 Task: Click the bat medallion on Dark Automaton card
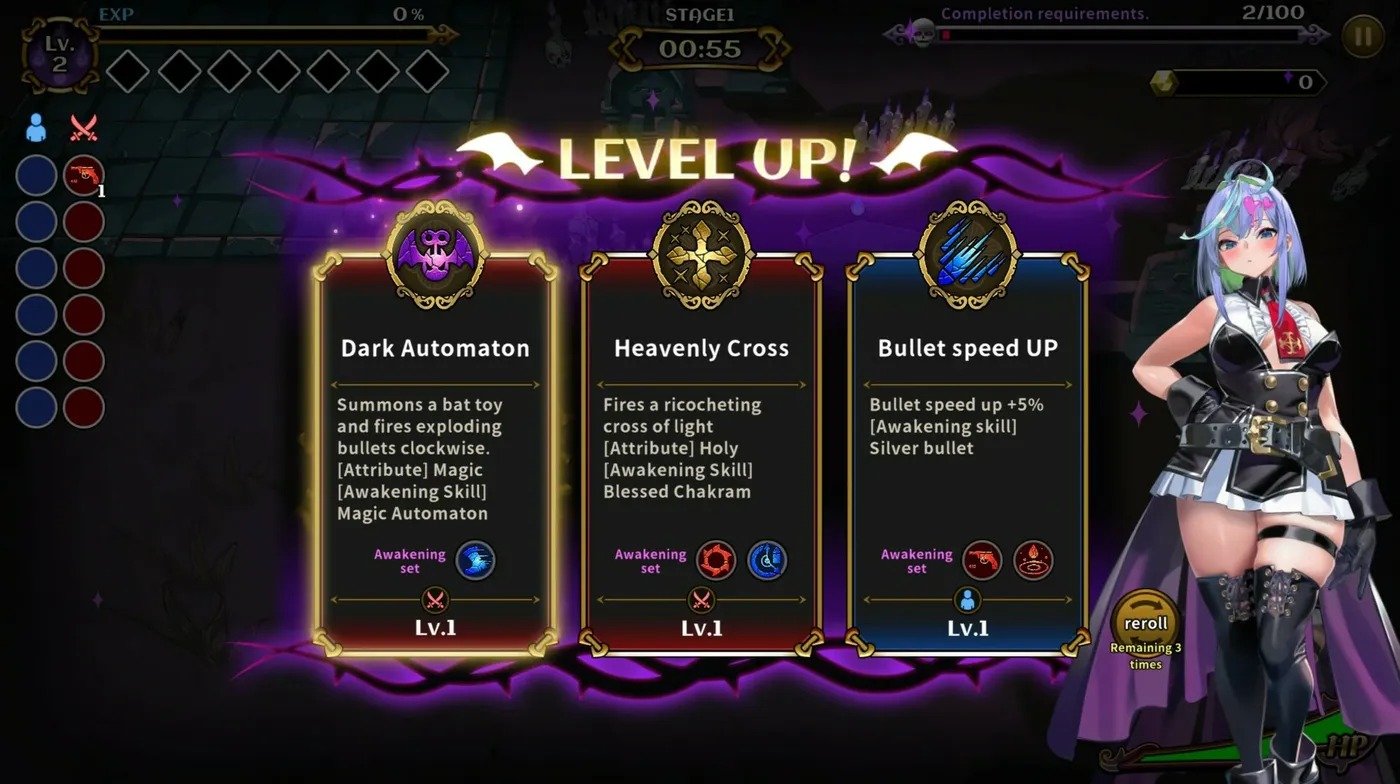pos(434,247)
